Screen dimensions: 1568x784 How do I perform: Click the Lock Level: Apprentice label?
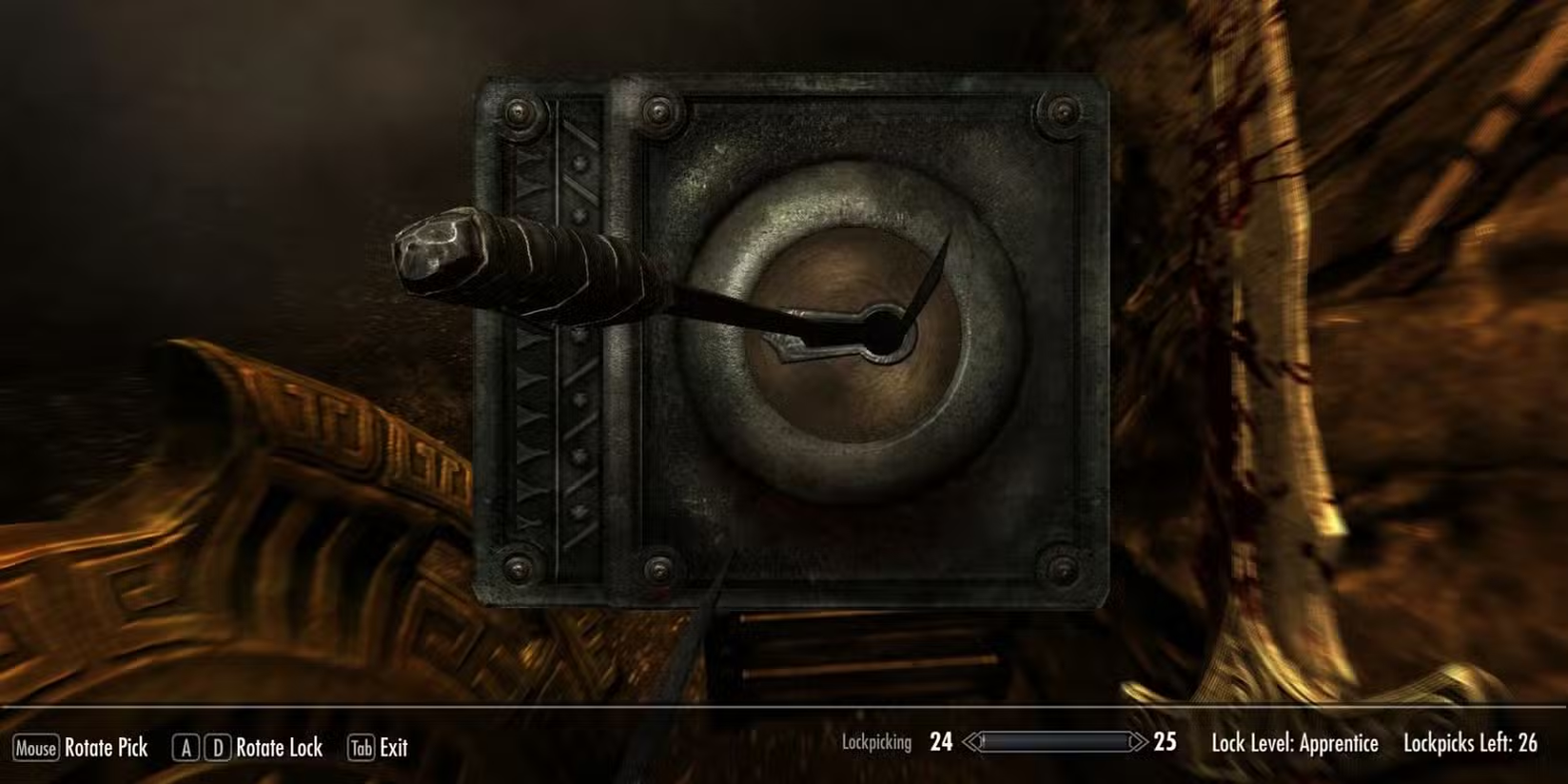1296,742
